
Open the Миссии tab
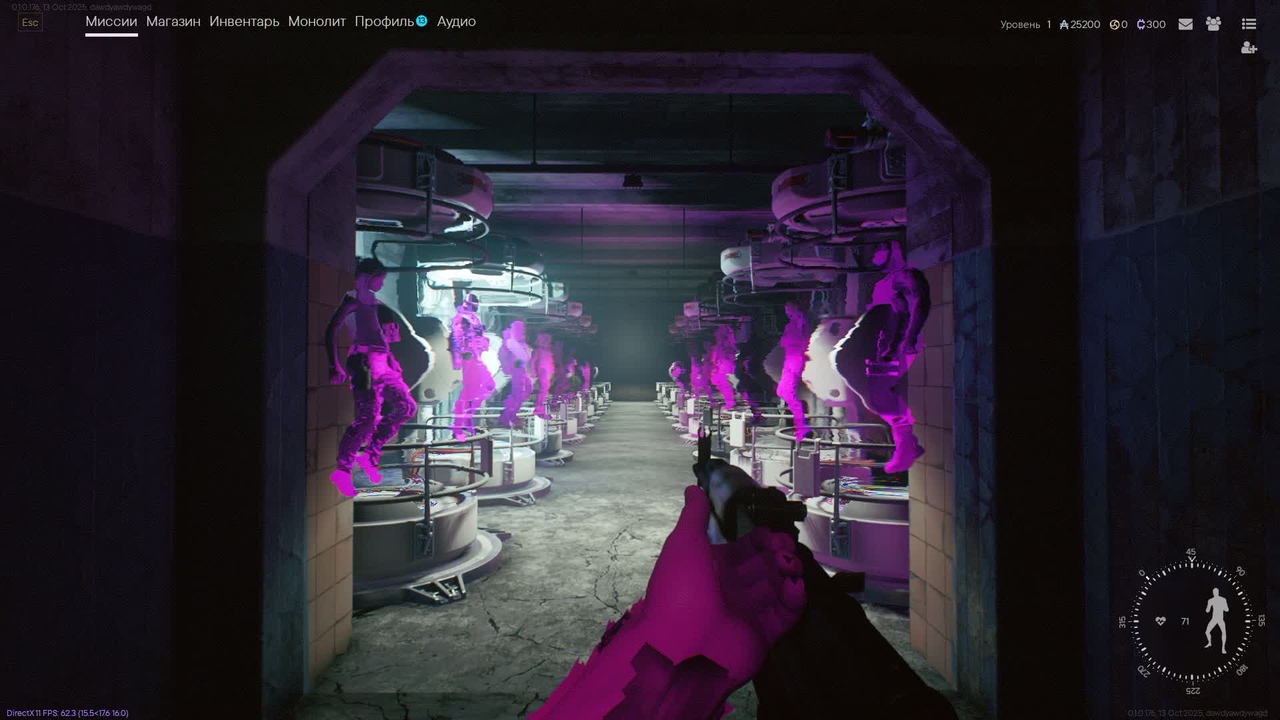(111, 21)
